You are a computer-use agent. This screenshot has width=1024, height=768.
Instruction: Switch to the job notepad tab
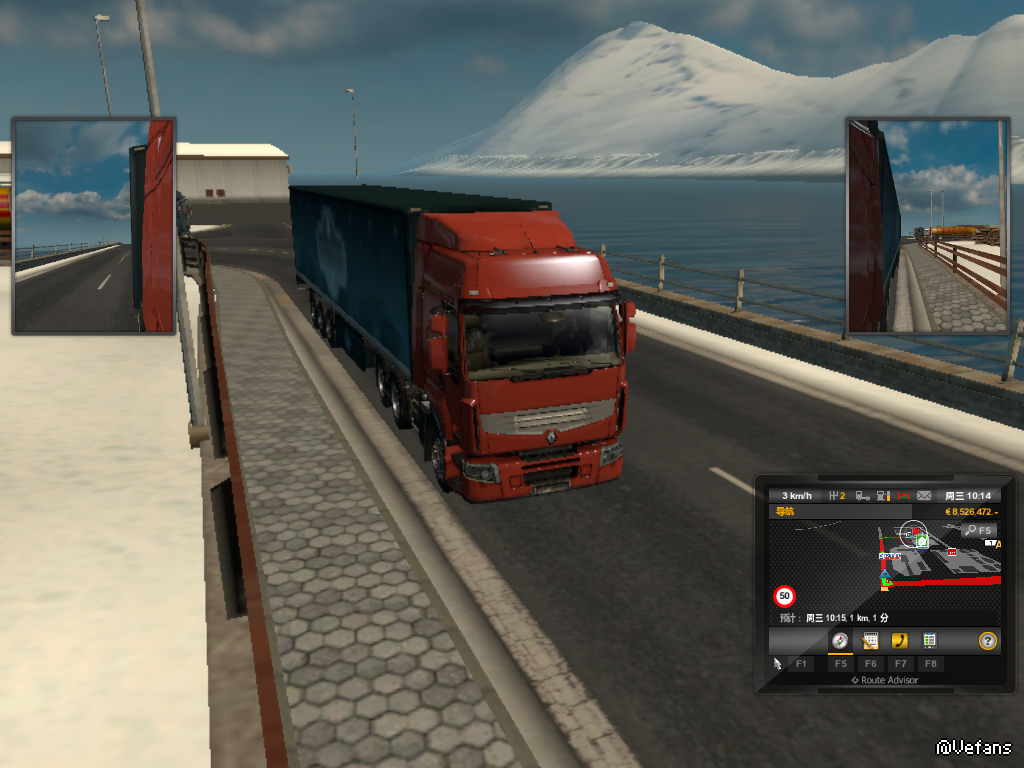870,641
